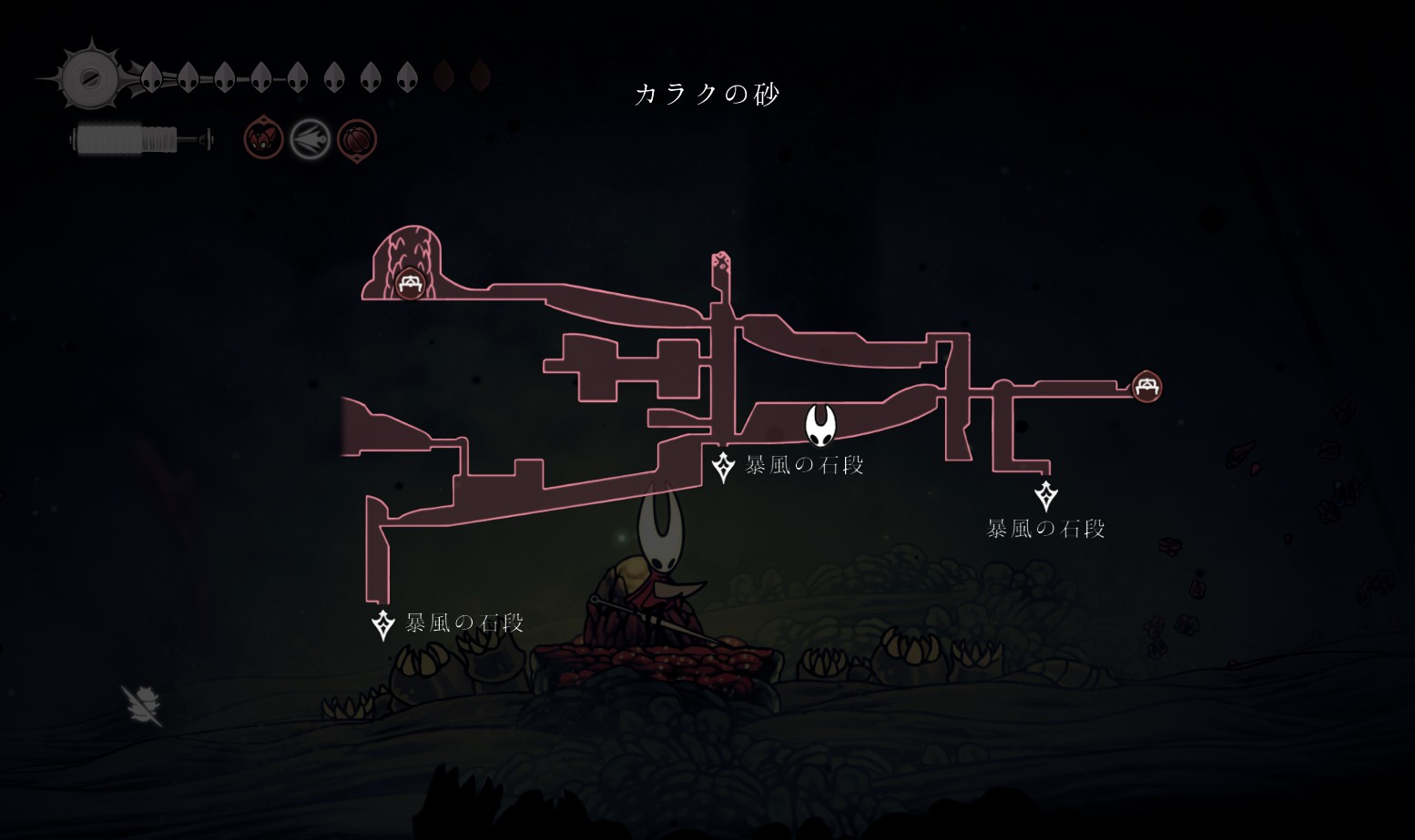The image size is (1415, 840).
Task: Select the bench marker in the domed chamber
Action: 410,283
